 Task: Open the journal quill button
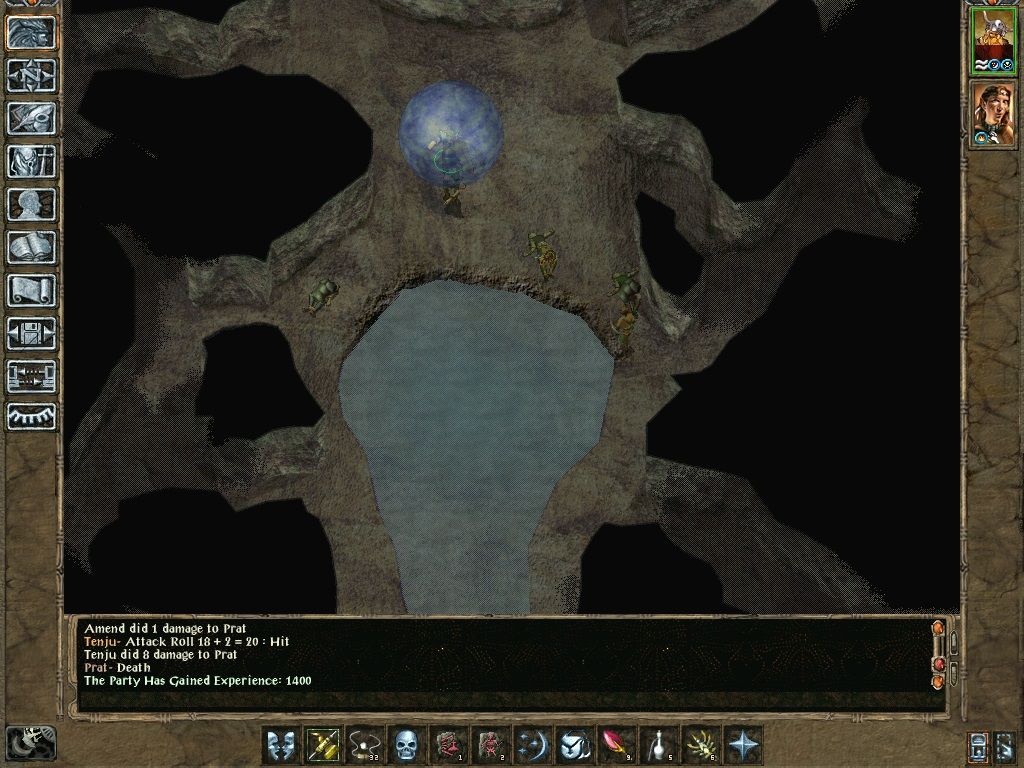32,118
